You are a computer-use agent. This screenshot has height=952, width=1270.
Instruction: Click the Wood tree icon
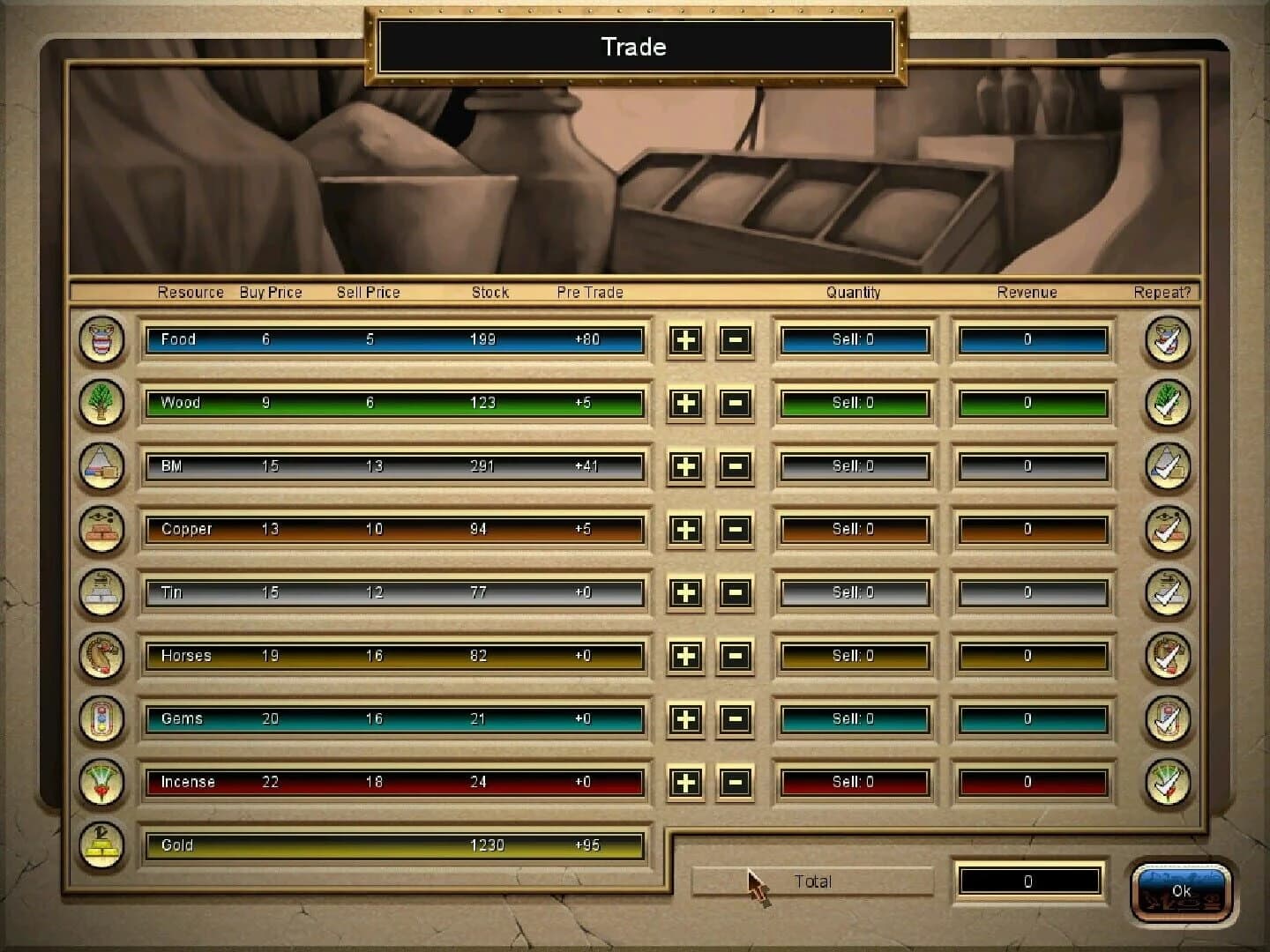(100, 404)
